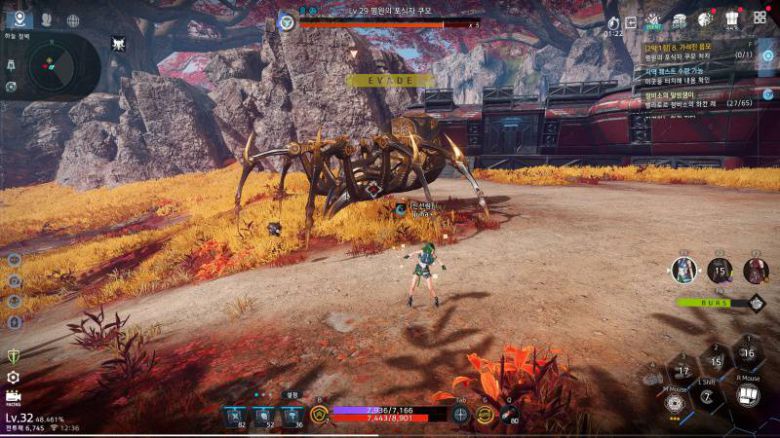Switch to the red-haired party member portrait
Image resolution: width=780 pixels, height=438 pixels.
(756, 270)
